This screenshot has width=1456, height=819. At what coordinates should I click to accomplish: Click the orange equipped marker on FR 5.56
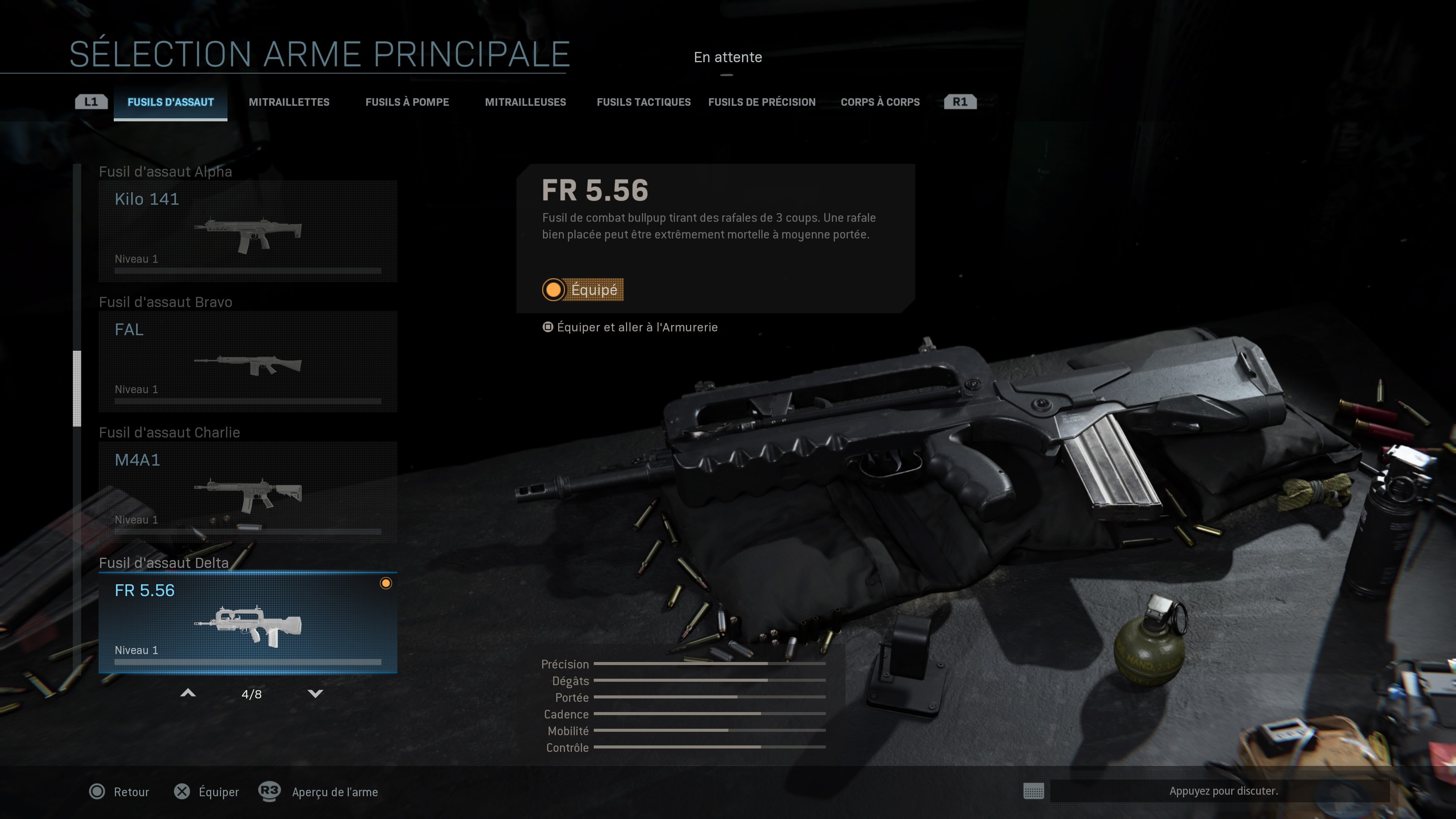387,583
